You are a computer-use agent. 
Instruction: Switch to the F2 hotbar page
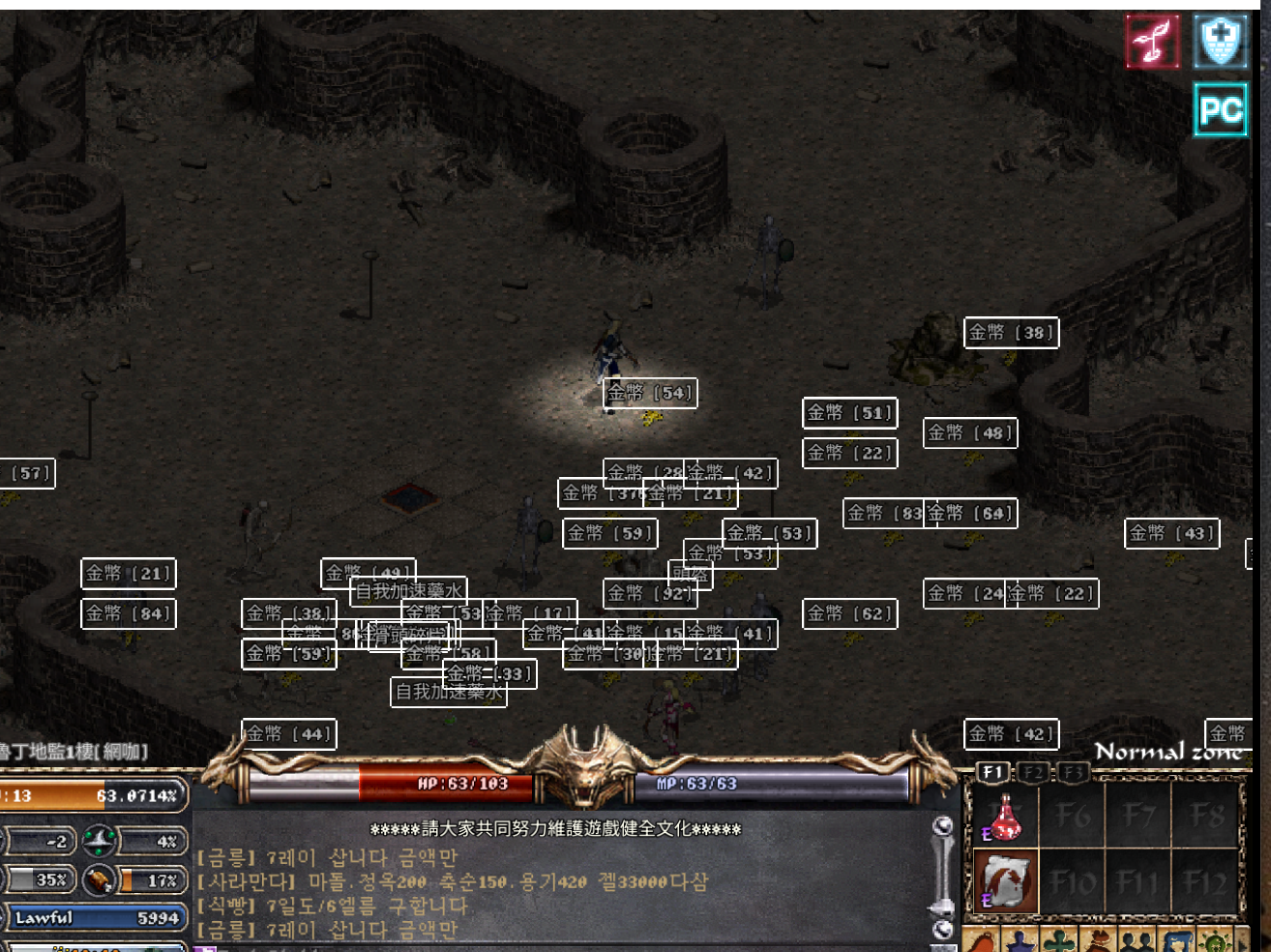coord(1034,772)
